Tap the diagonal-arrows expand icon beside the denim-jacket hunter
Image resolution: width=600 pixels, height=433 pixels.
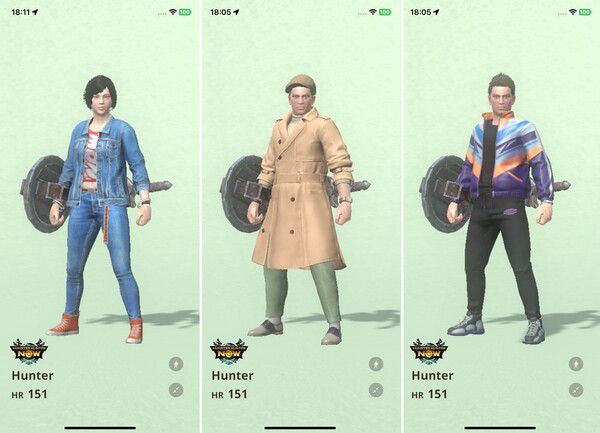tap(176, 390)
